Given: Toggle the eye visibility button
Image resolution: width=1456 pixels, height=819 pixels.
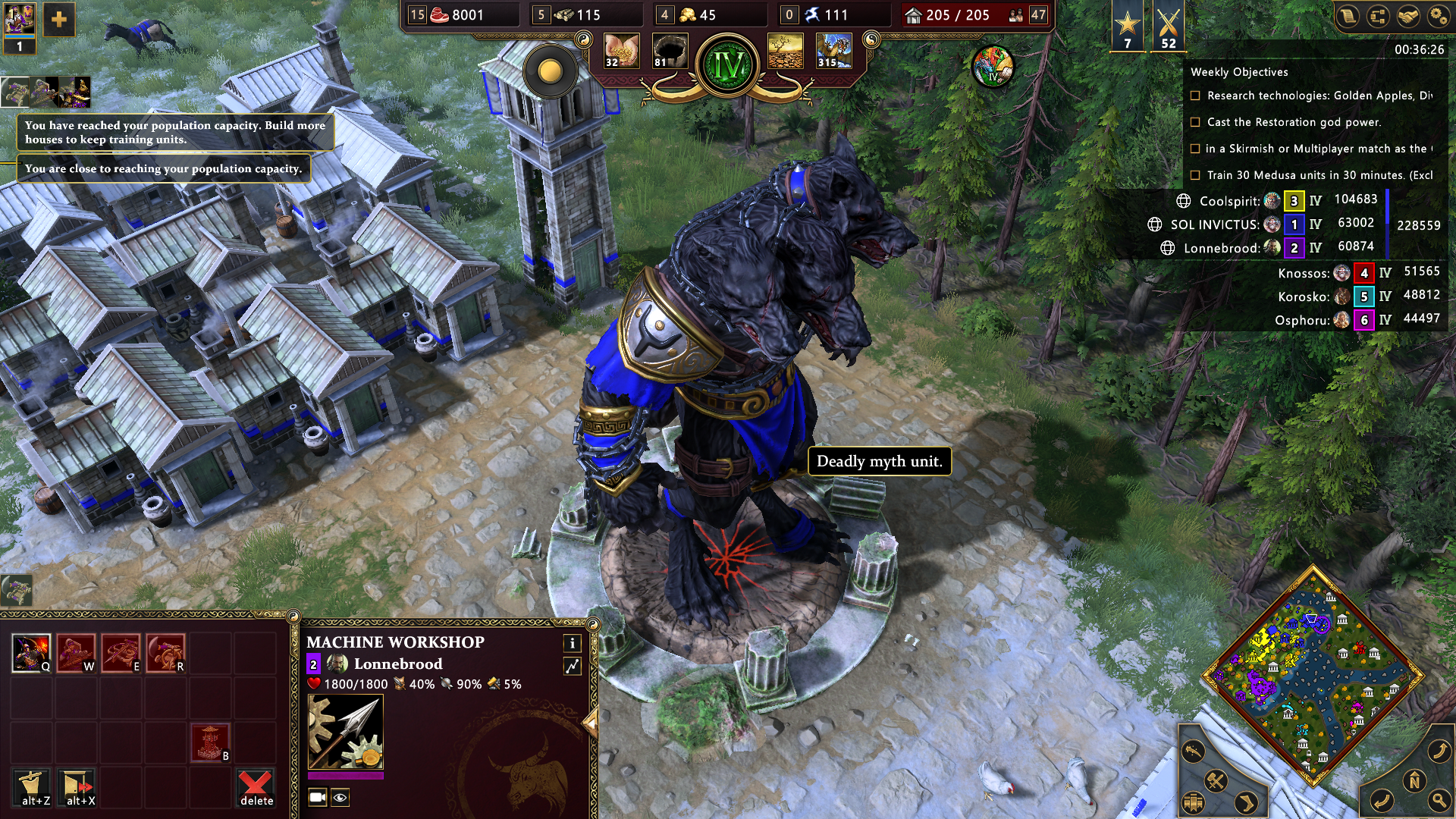Looking at the screenshot, I should click(340, 797).
